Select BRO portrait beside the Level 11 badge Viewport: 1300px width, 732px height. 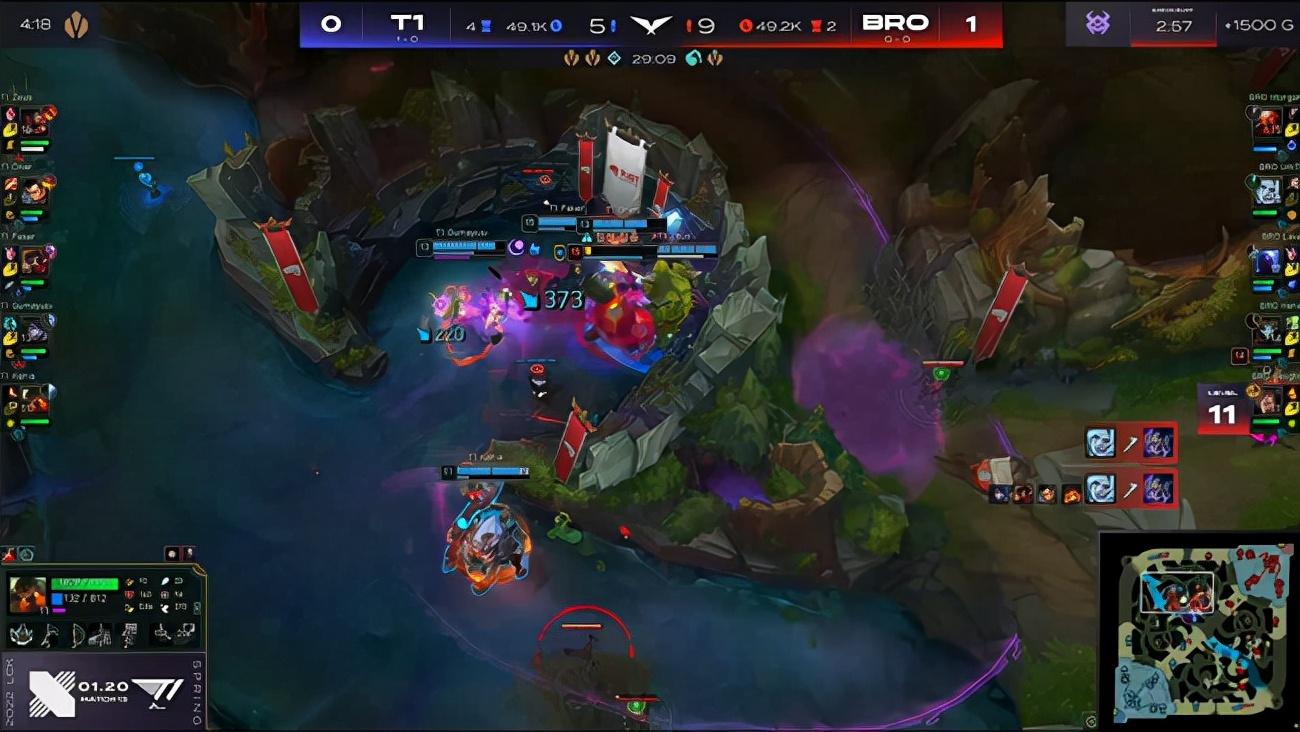(1268, 402)
